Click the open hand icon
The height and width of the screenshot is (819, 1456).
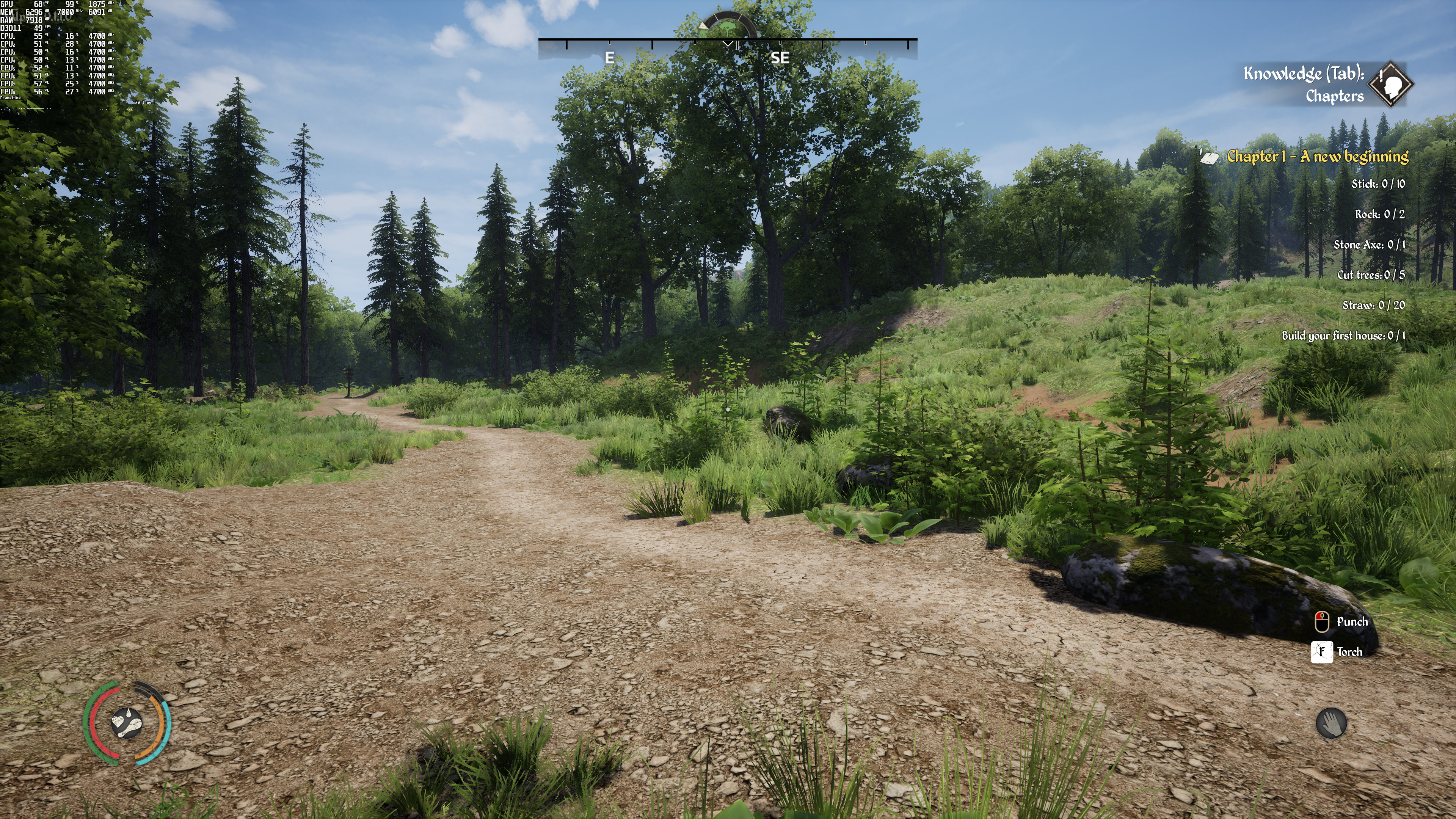tap(1331, 723)
